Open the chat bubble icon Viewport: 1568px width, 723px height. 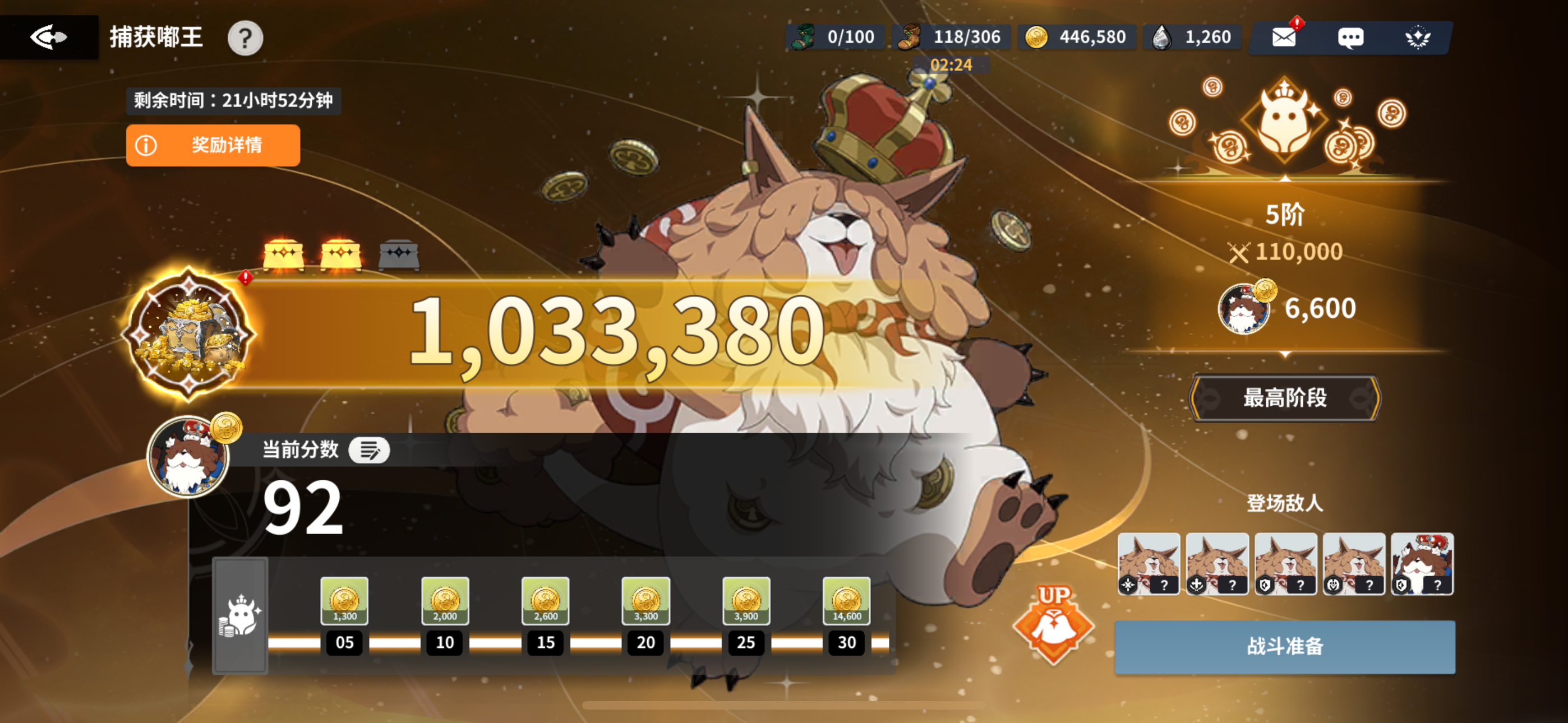pyautogui.click(x=1352, y=38)
